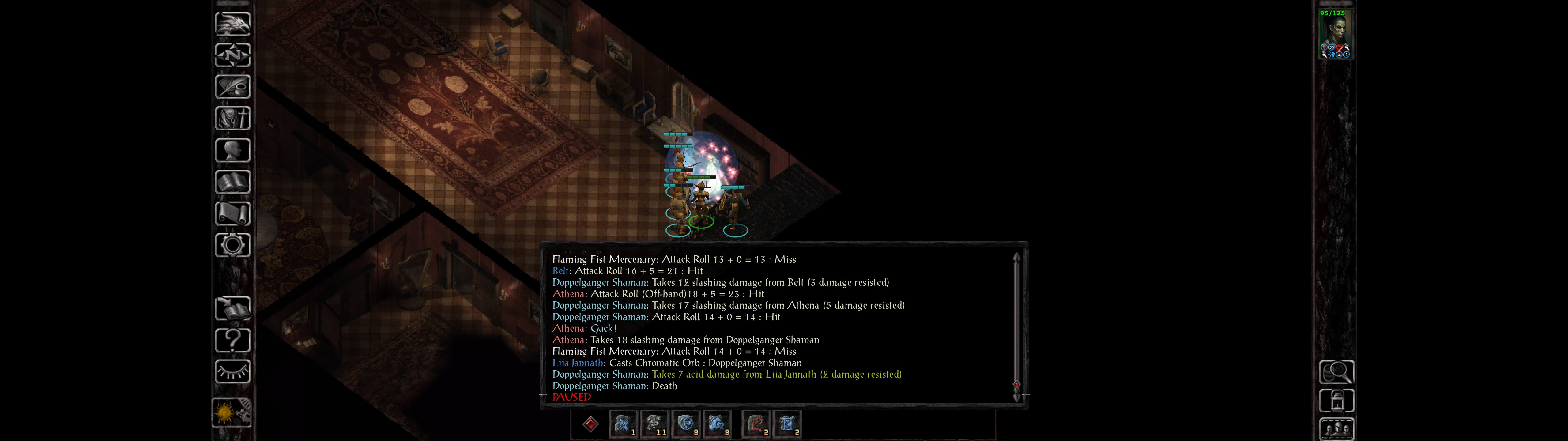Open the priest scroll icon
The image size is (1568, 441).
[x=232, y=214]
